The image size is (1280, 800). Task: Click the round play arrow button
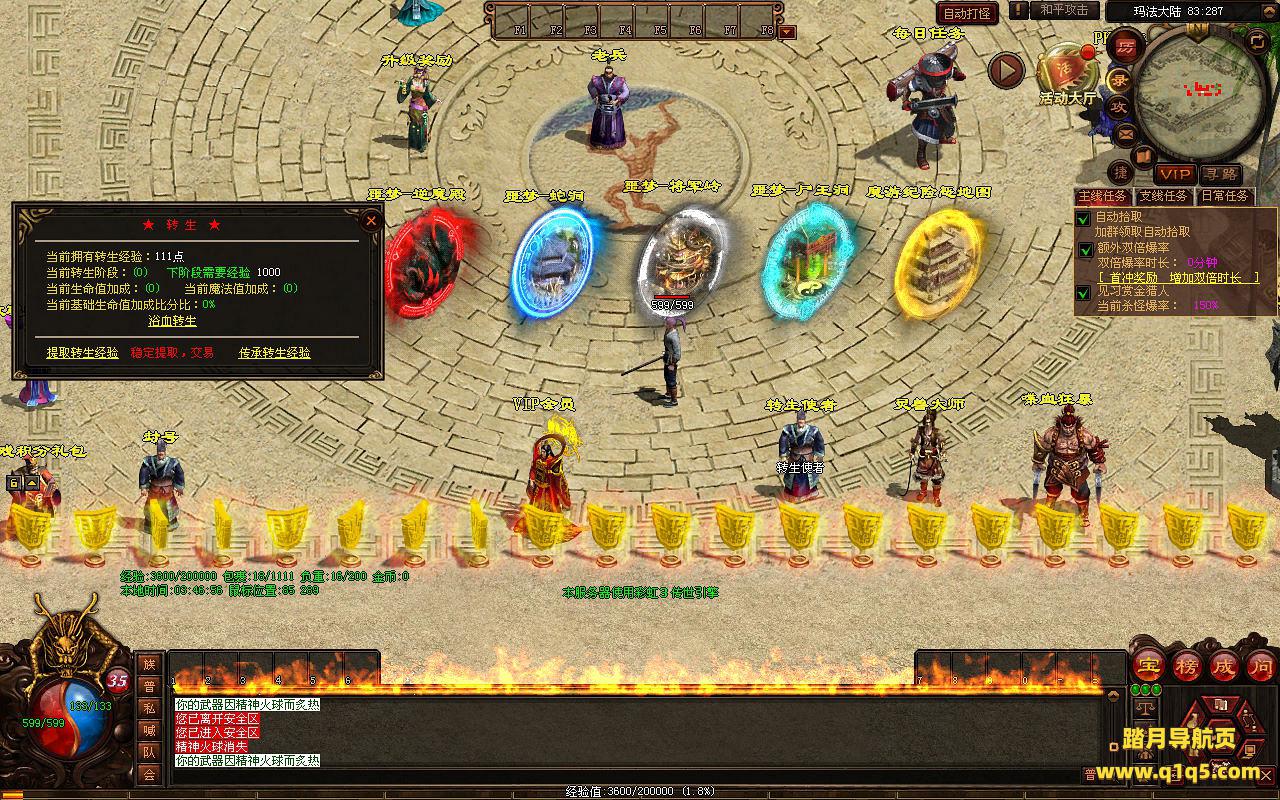click(1006, 70)
